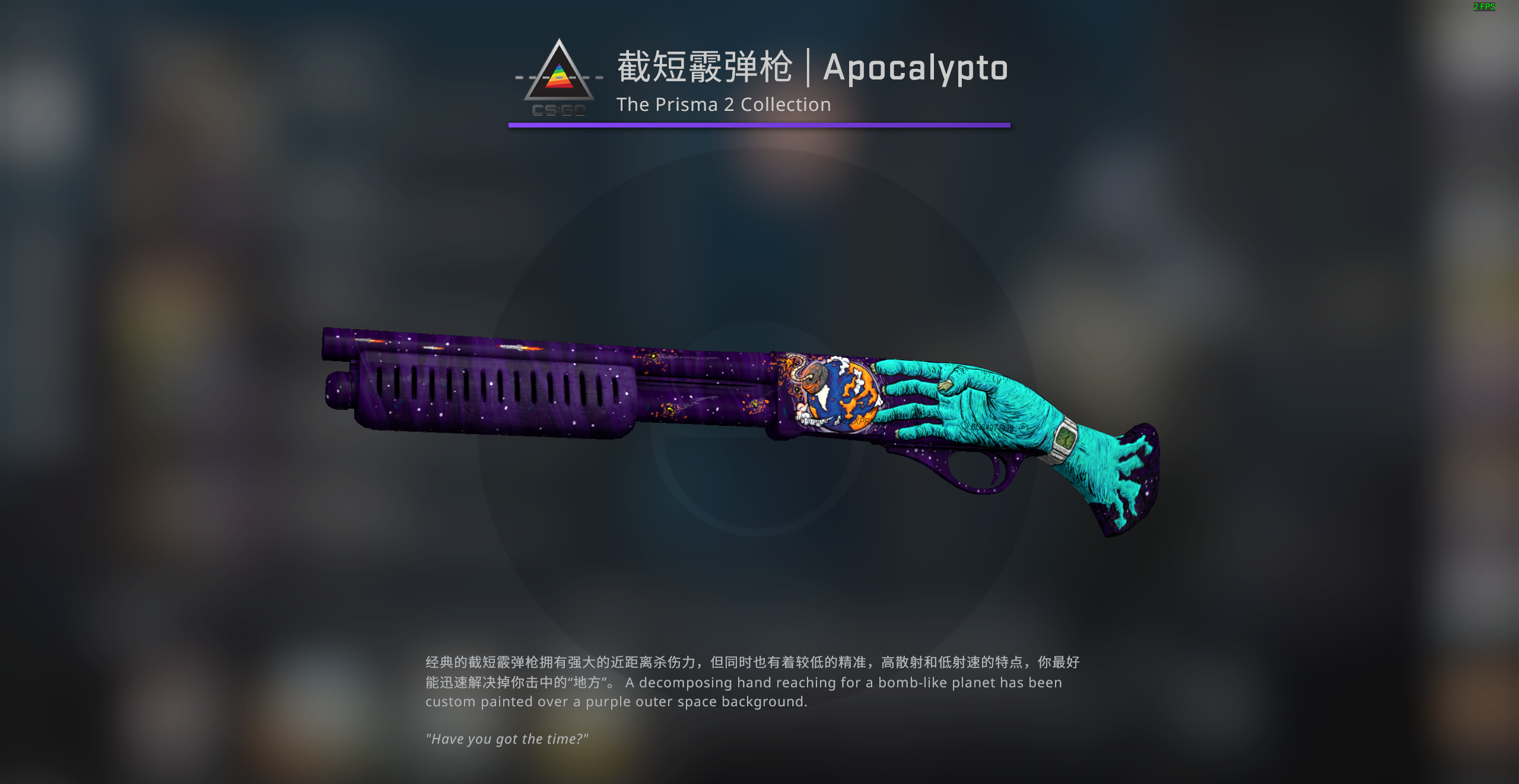Viewport: 1519px width, 784px height.
Task: Expand the quote "Have you got the time?"
Action: (507, 738)
